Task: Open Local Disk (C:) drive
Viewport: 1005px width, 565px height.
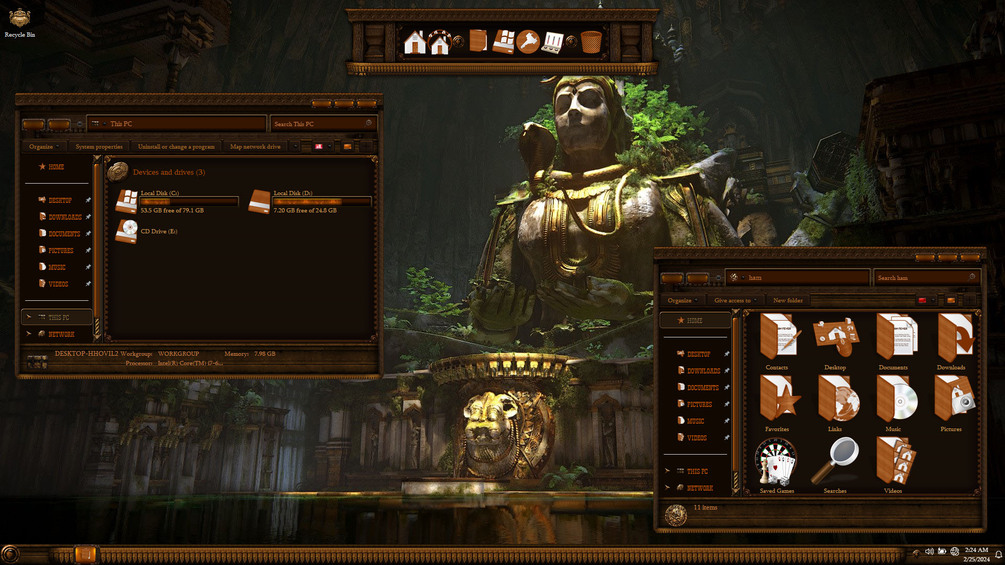Action: coord(127,201)
